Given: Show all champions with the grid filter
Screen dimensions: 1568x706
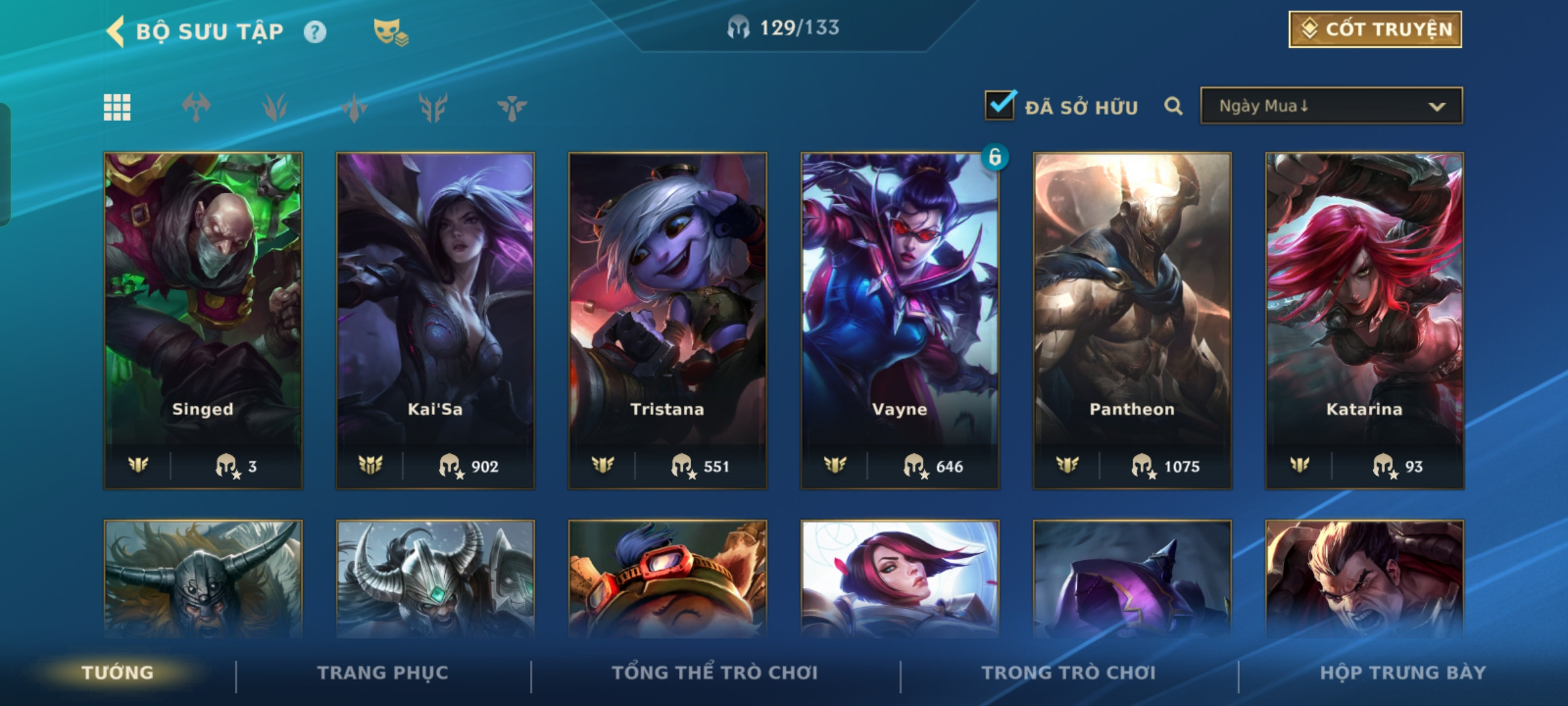Looking at the screenshot, I should [117, 107].
